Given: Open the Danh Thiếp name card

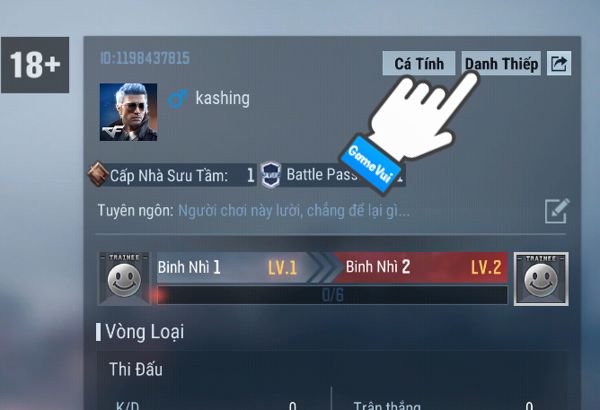Looking at the screenshot, I should coord(502,64).
